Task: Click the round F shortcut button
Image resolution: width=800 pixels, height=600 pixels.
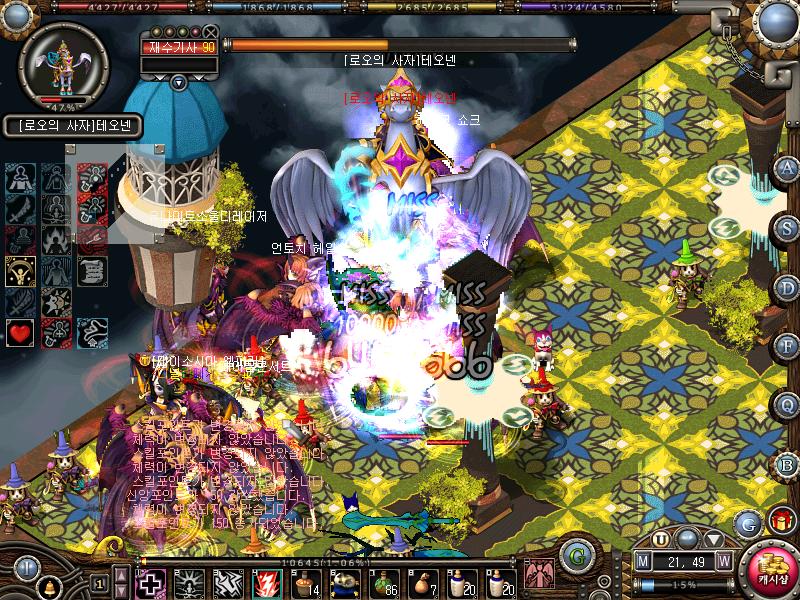Action: (x=787, y=346)
